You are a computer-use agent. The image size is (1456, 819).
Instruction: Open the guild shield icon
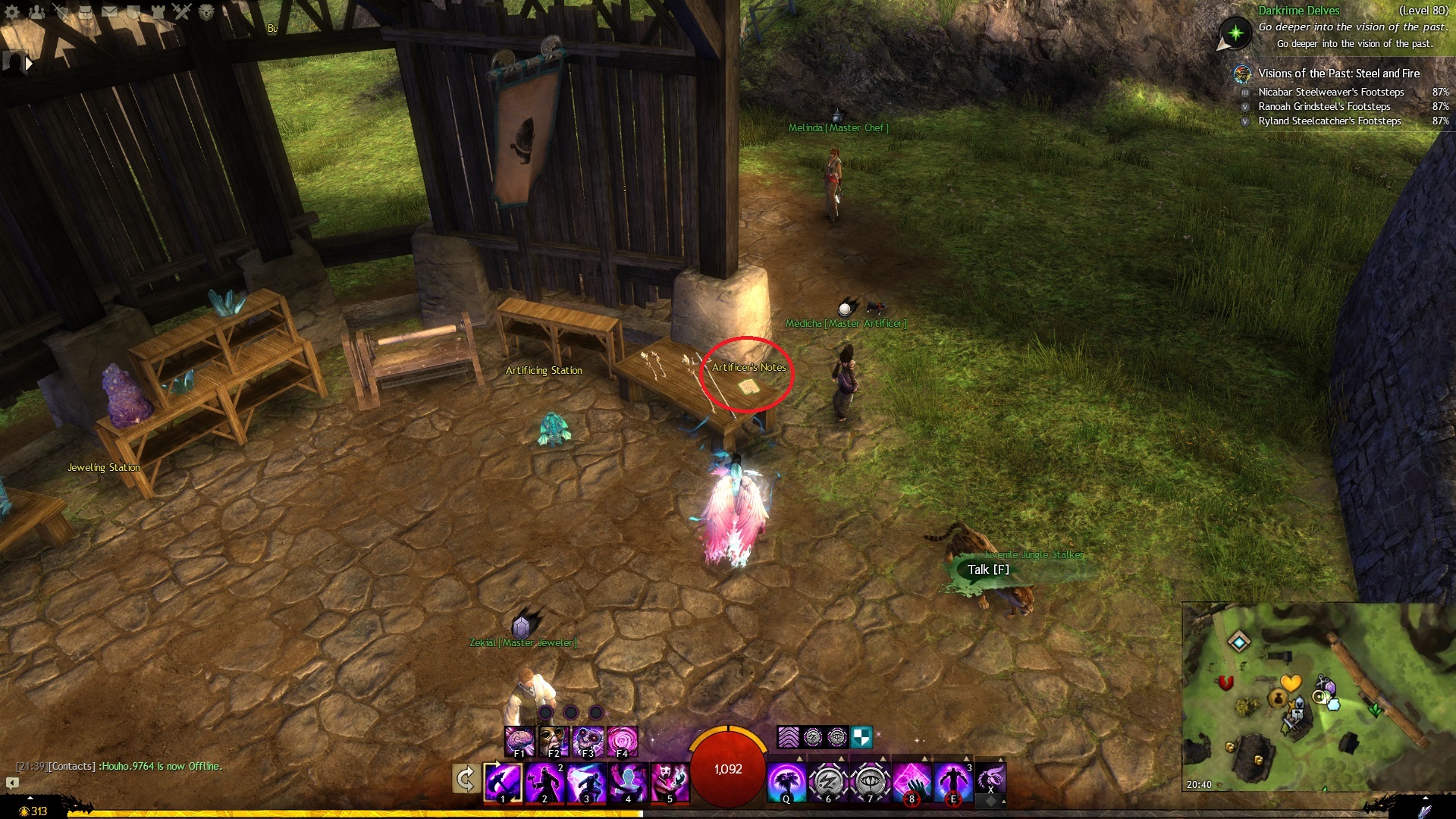(x=134, y=11)
